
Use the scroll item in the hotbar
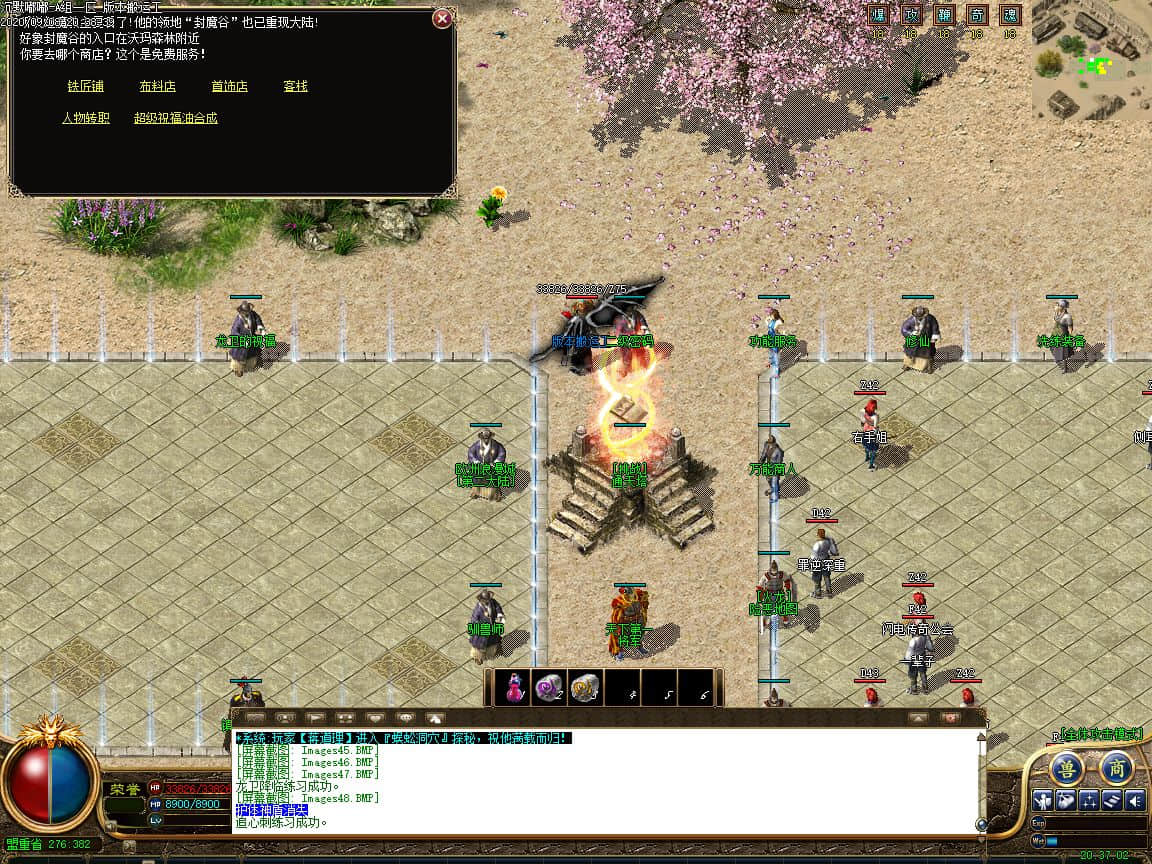click(584, 688)
